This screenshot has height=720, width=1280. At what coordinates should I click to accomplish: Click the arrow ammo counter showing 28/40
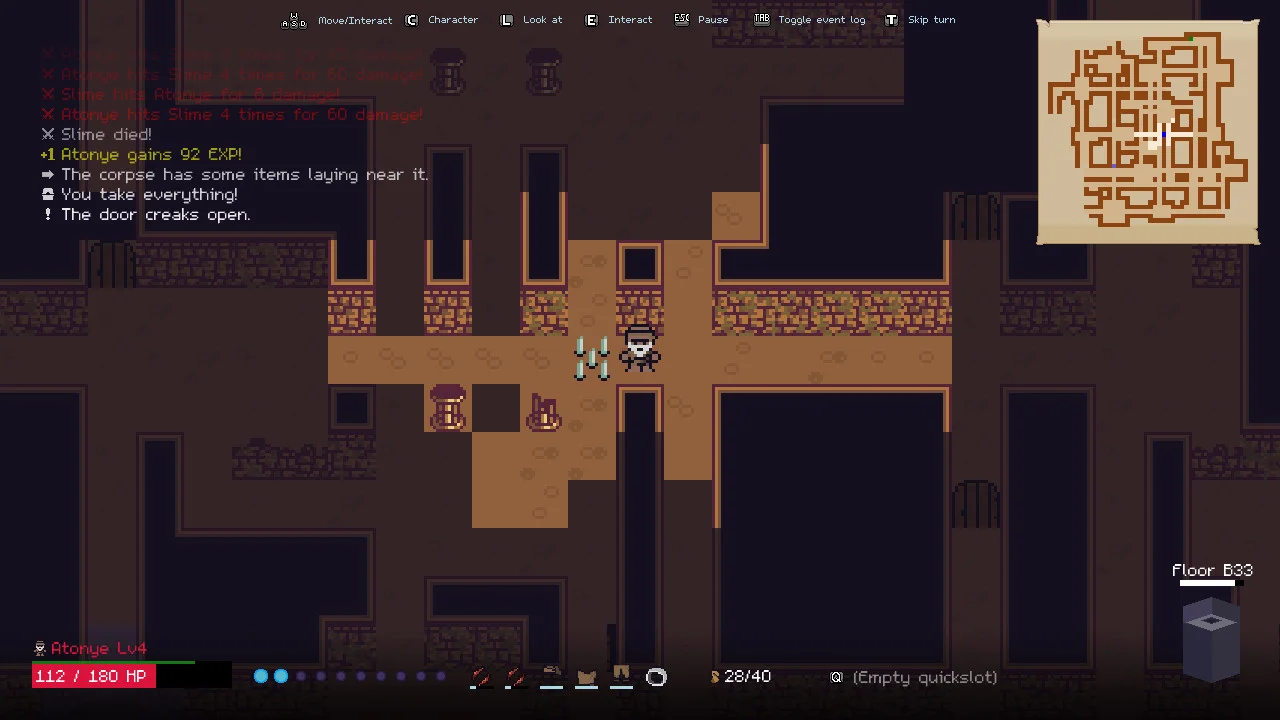click(x=741, y=676)
